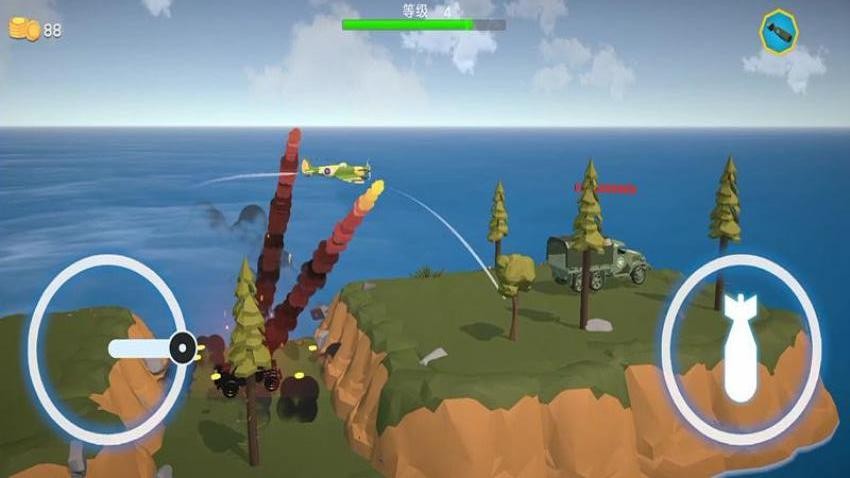Click the gold coin stack icon
This screenshot has width=850, height=478.
click(23, 30)
